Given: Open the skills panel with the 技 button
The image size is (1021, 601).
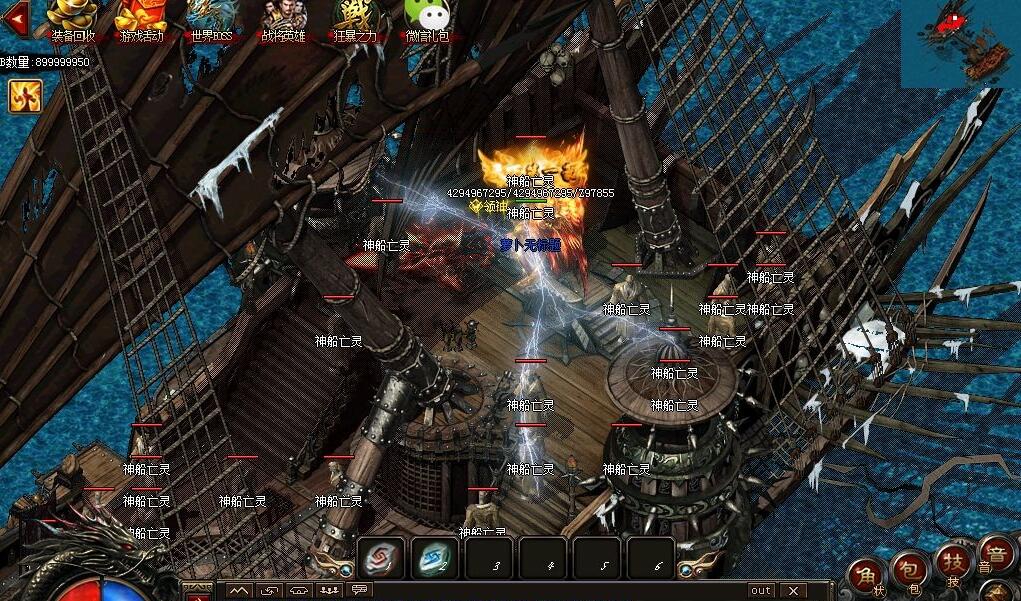Looking at the screenshot, I should click(x=952, y=564).
